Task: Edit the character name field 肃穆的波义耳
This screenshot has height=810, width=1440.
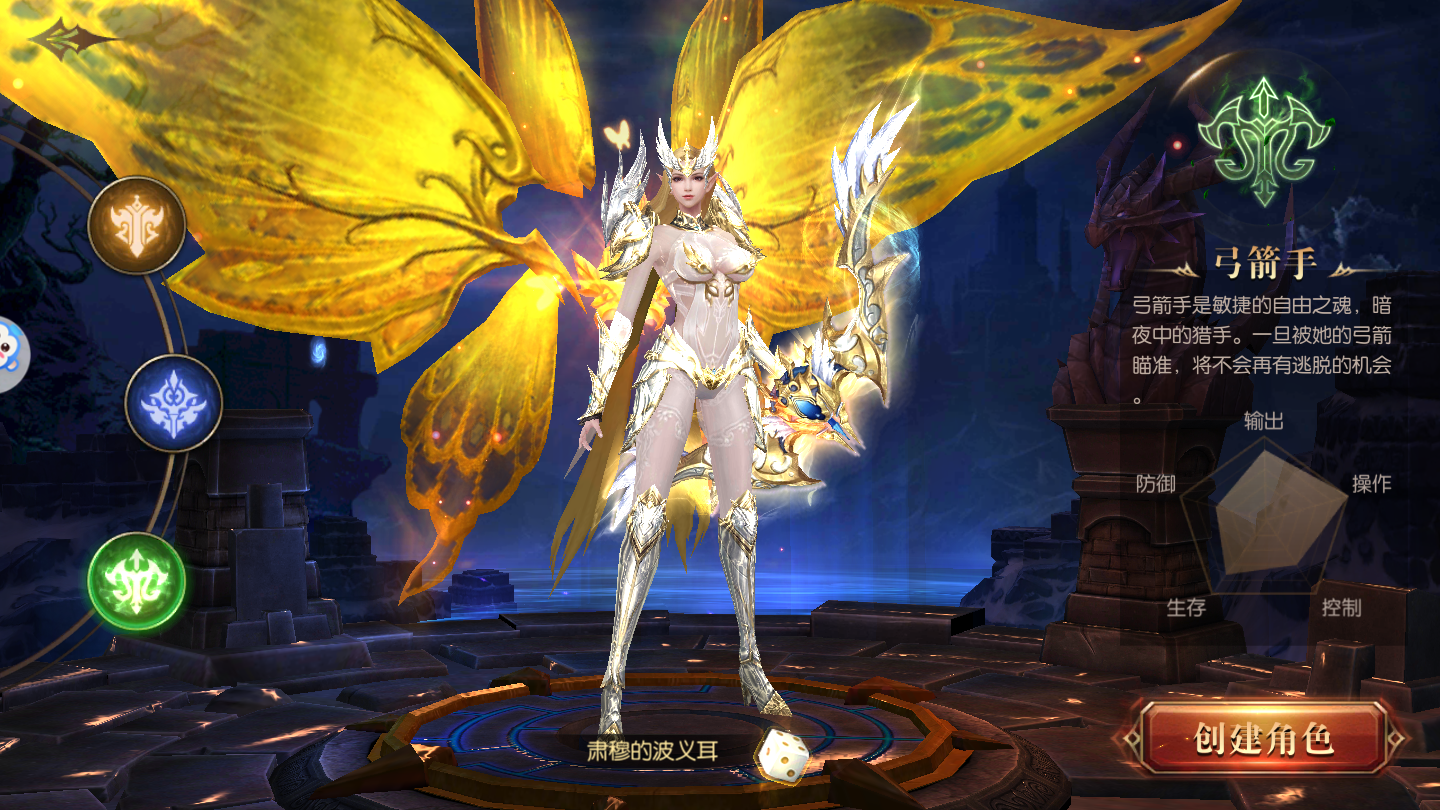Action: 652,750
